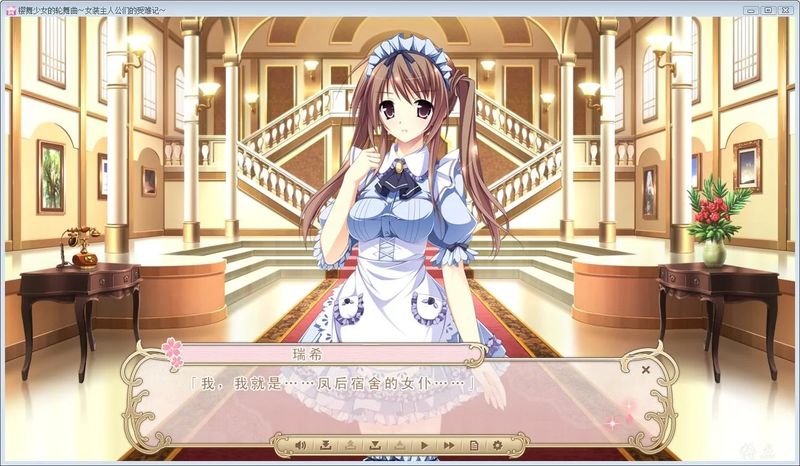Image resolution: width=800 pixels, height=466 pixels.
Task: Replay the voice with the speaker icon
Action: 300,444
